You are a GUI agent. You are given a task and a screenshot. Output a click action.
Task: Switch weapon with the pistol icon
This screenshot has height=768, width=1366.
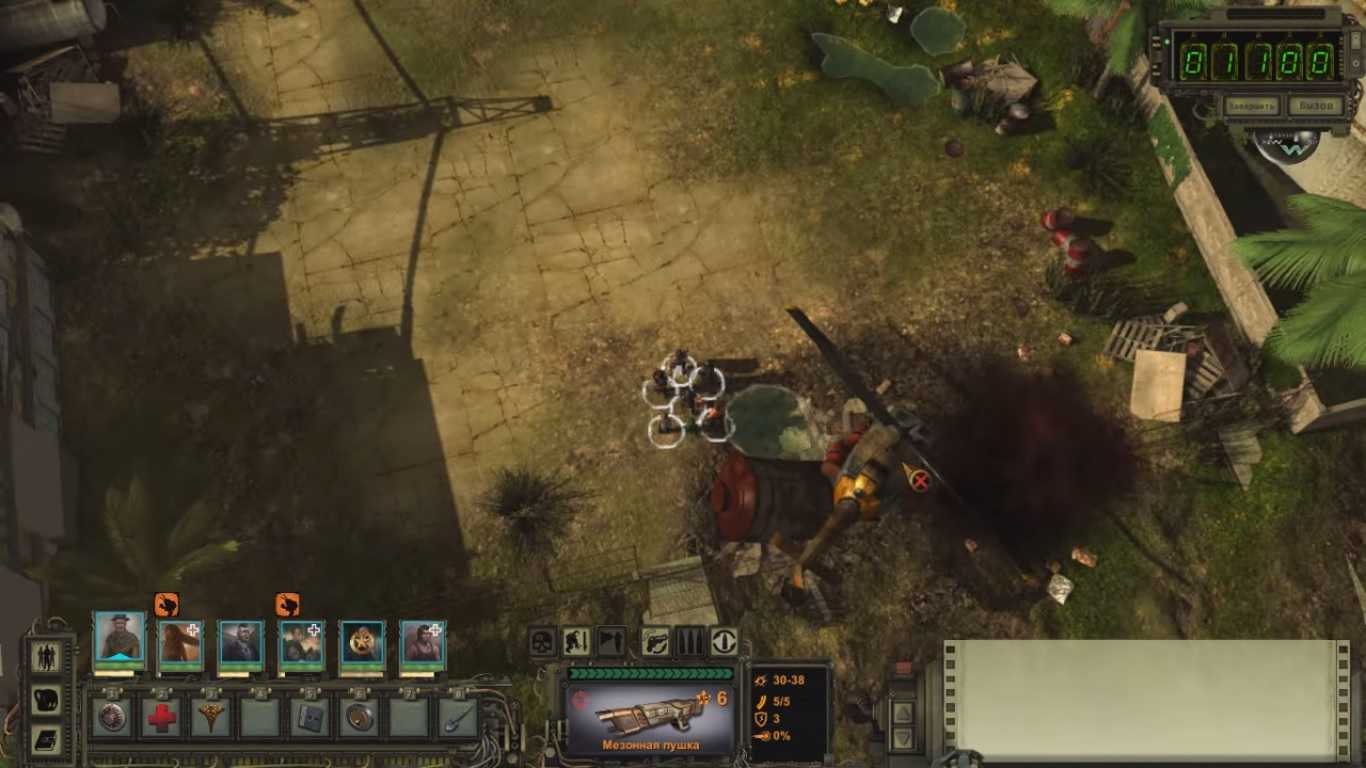click(x=655, y=641)
